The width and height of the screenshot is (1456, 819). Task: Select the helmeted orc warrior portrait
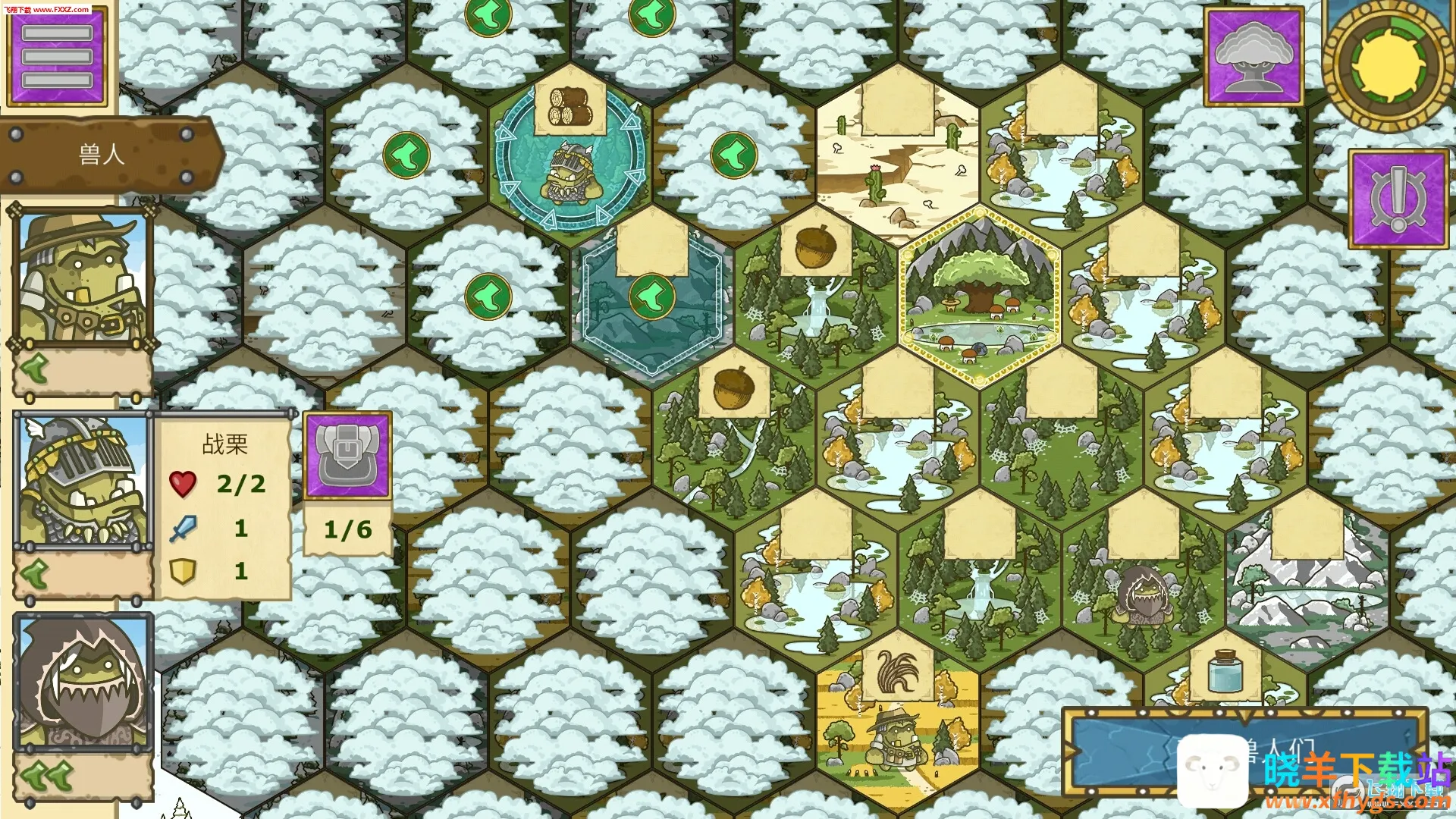tap(82, 481)
